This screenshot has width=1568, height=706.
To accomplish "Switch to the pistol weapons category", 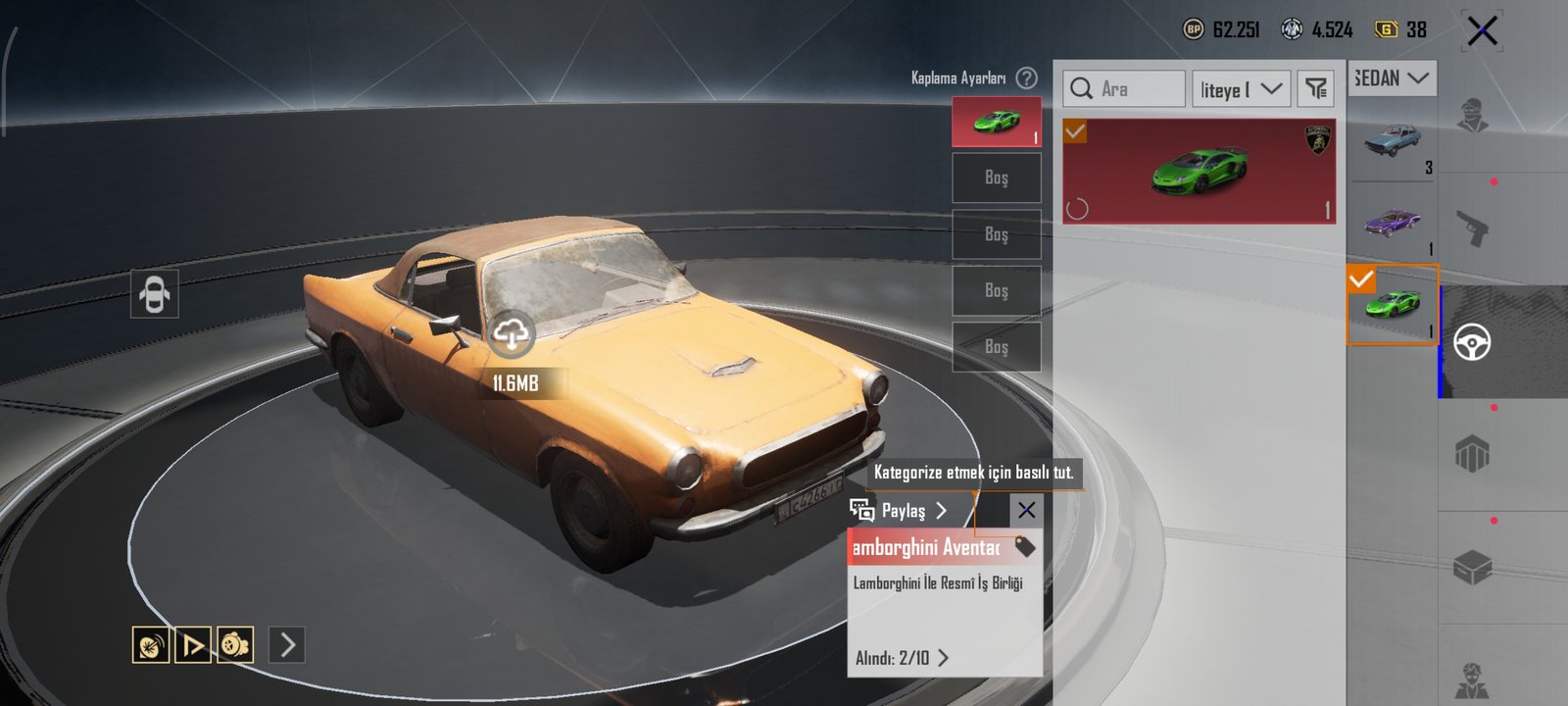I will click(1472, 229).
